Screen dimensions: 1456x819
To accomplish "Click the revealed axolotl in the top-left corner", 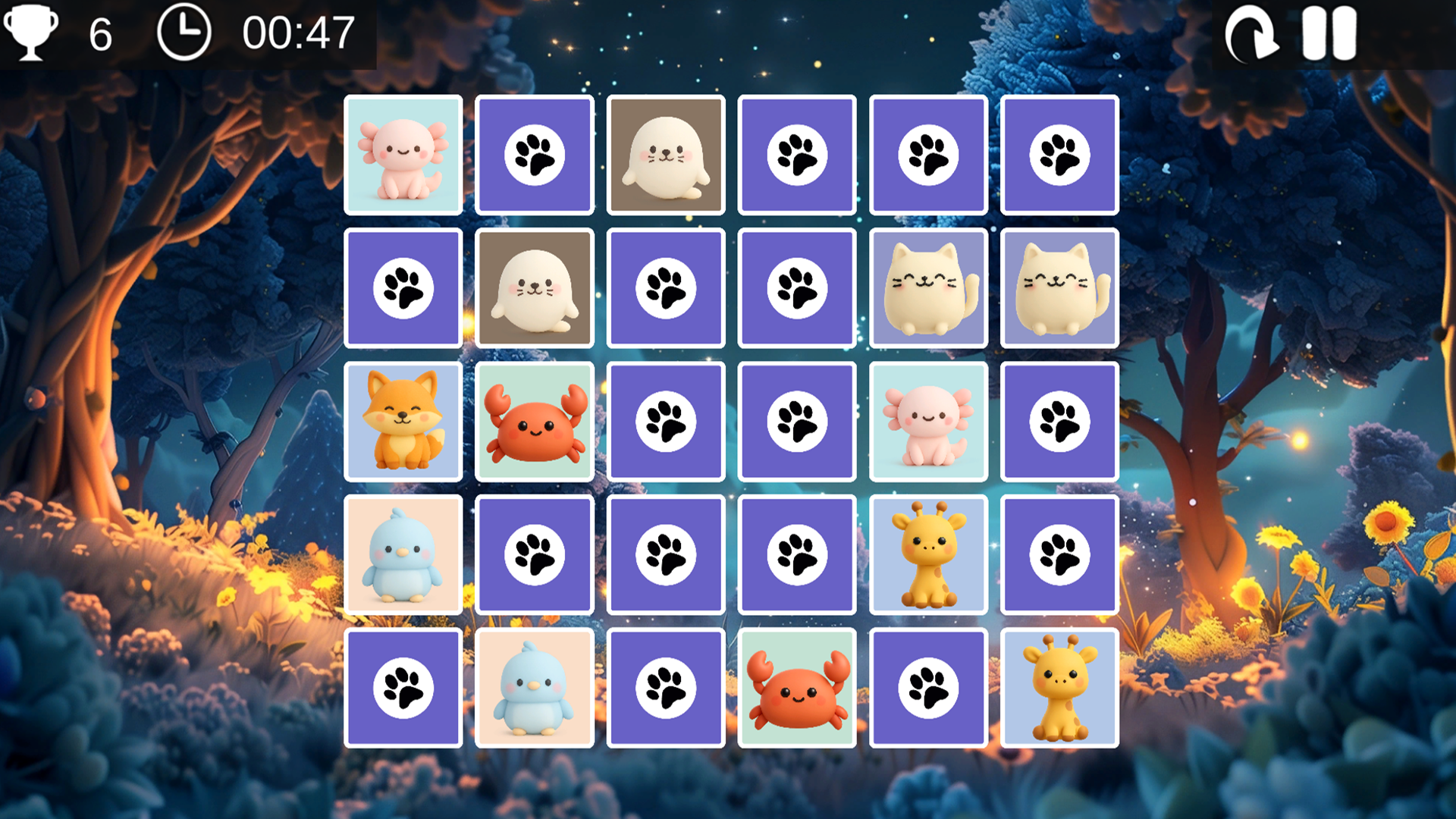I will tap(403, 155).
